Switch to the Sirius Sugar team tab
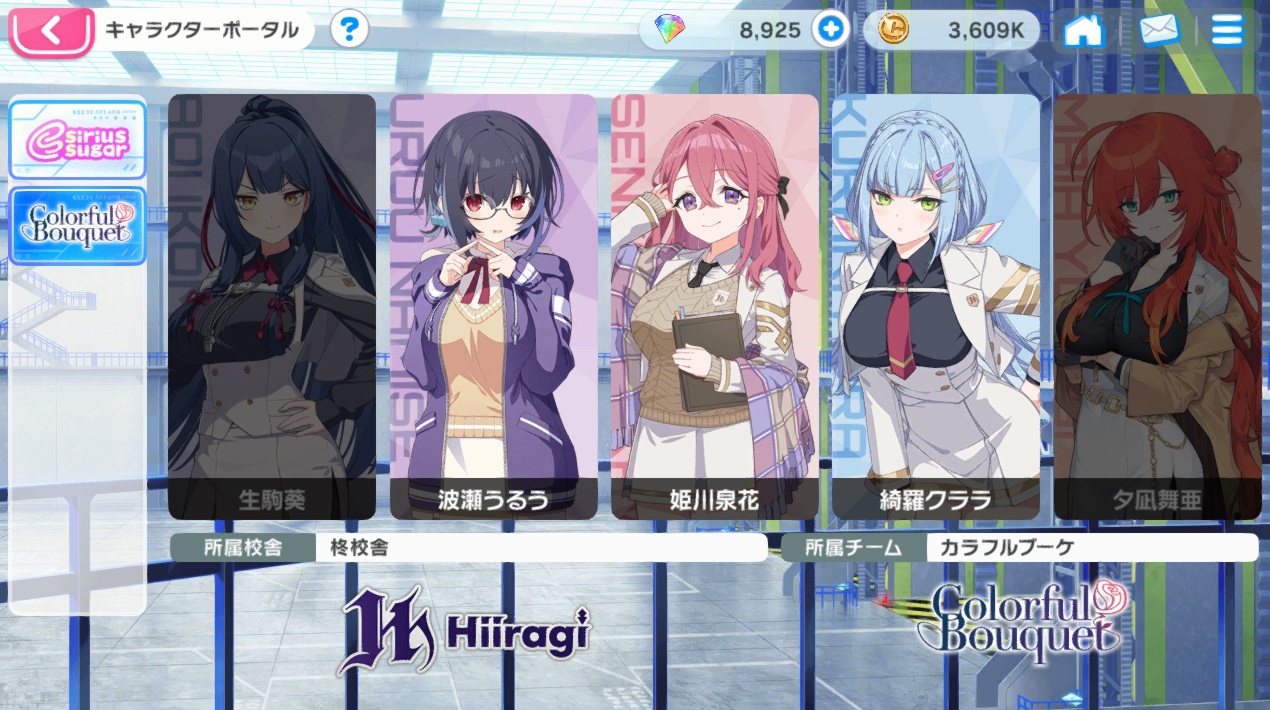Viewport: 1270px width, 710px height. [x=78, y=139]
